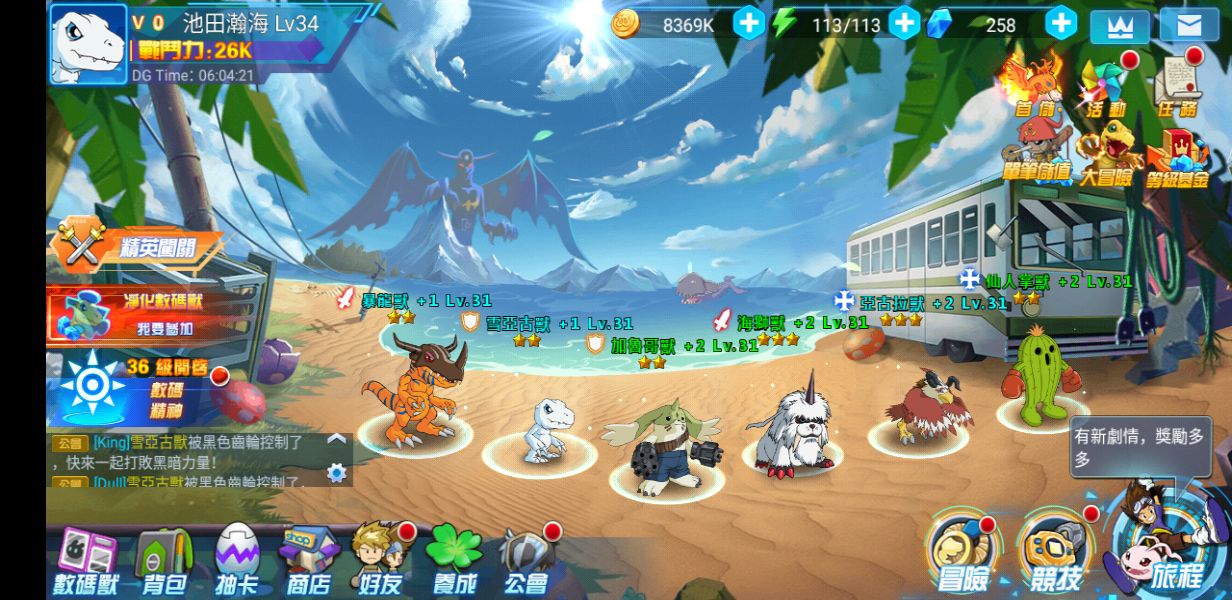Enter the 商店 shop
This screenshot has width=1232, height=600.
(309, 561)
